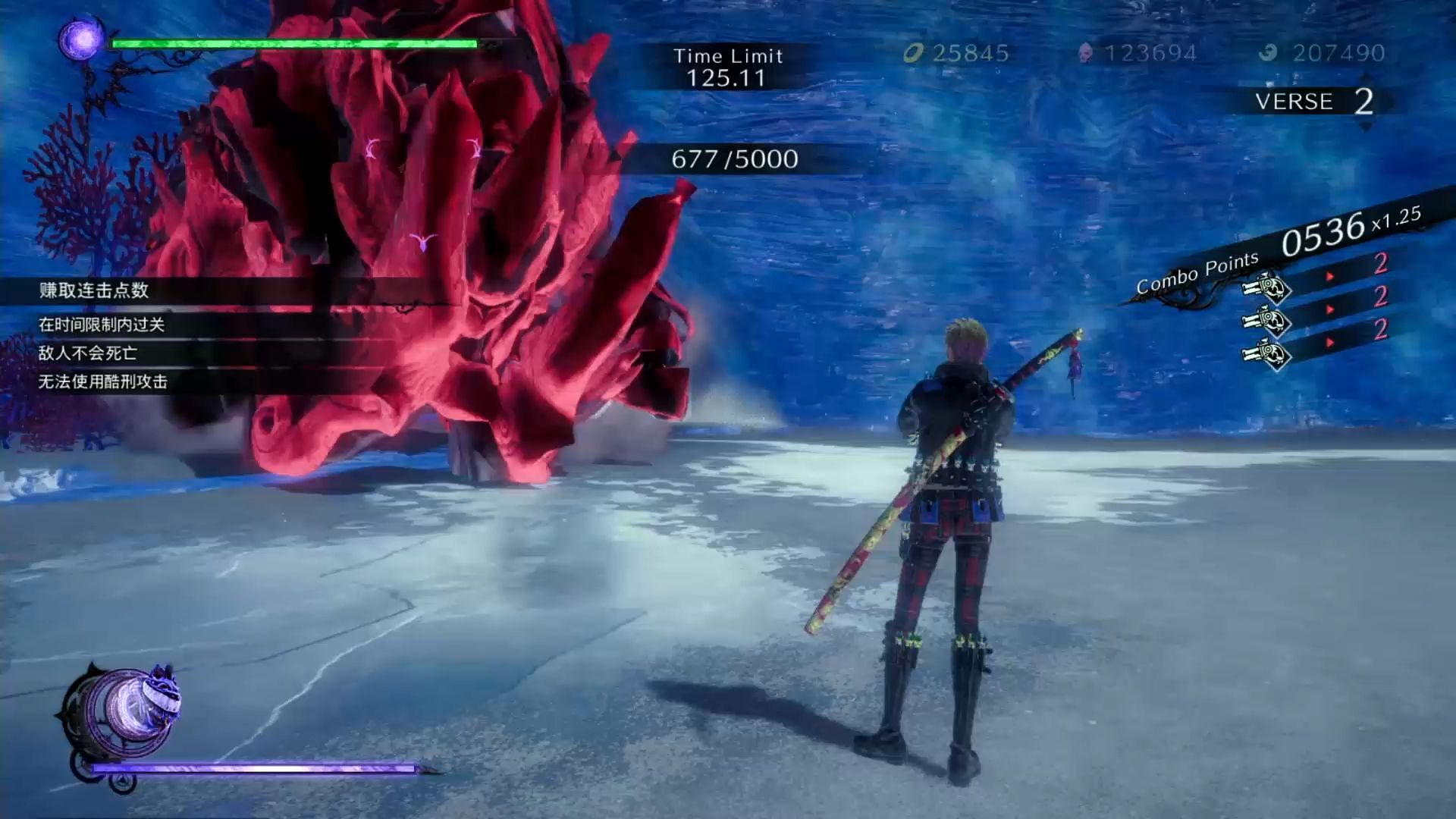Click the purple moon orb icon
The image size is (1456, 819).
pos(82,38)
